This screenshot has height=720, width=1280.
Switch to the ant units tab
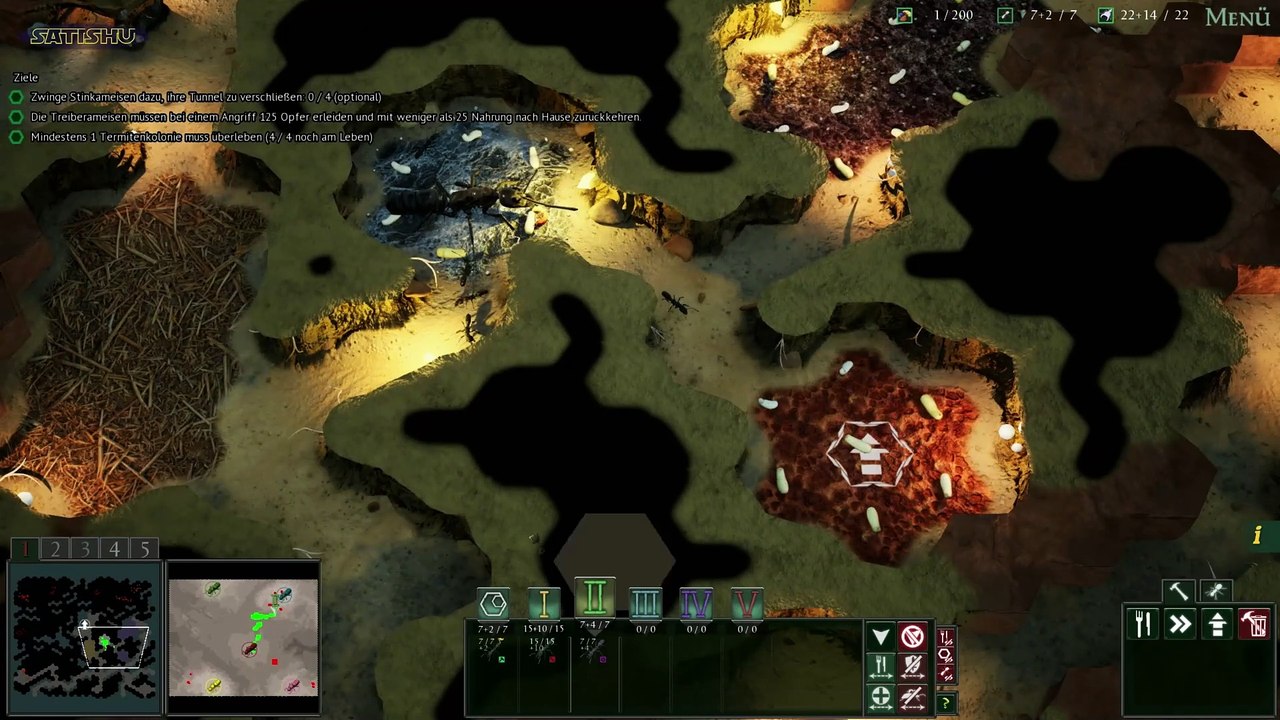click(1216, 591)
